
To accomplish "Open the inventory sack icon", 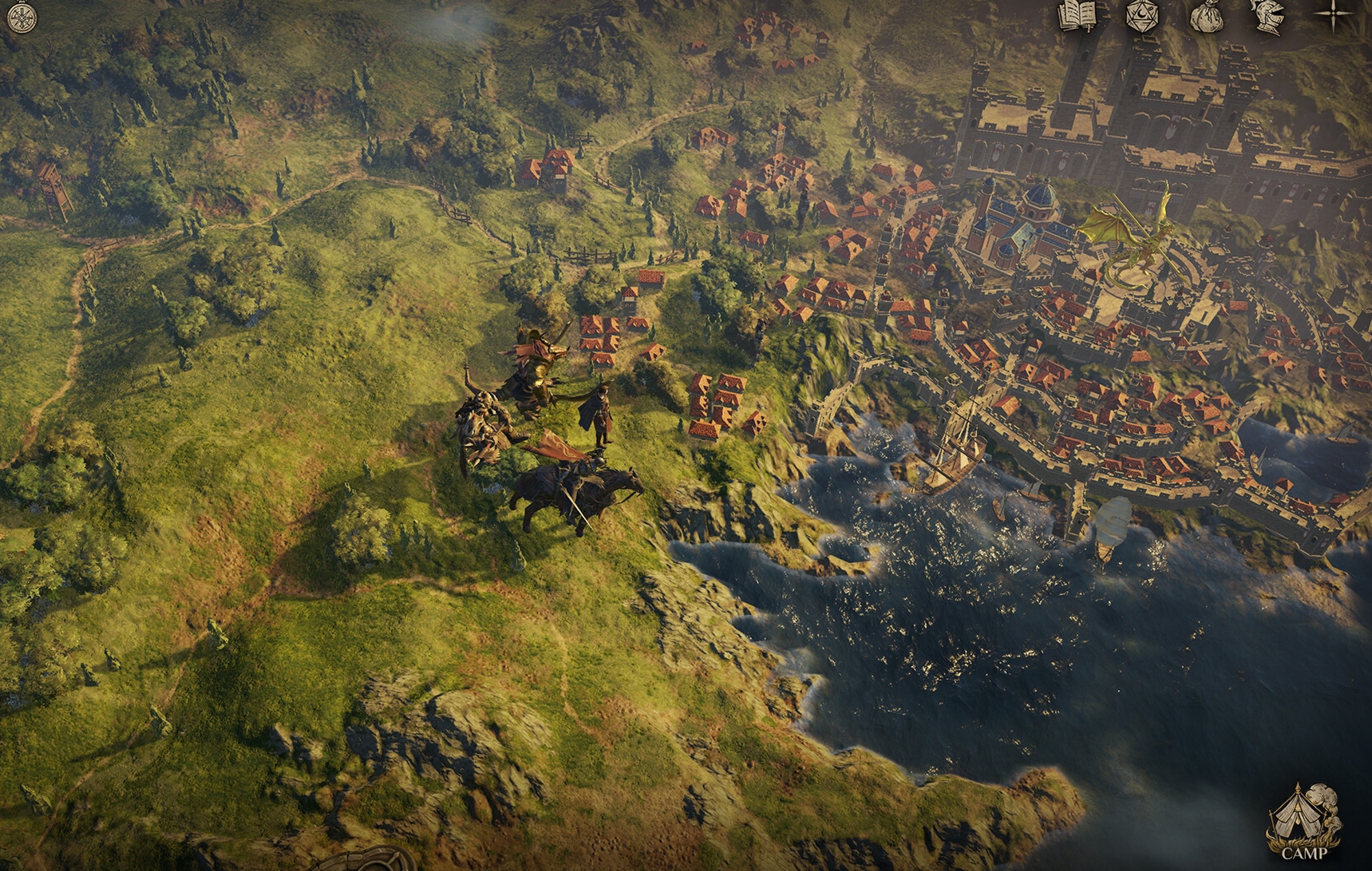I will tap(1205, 16).
